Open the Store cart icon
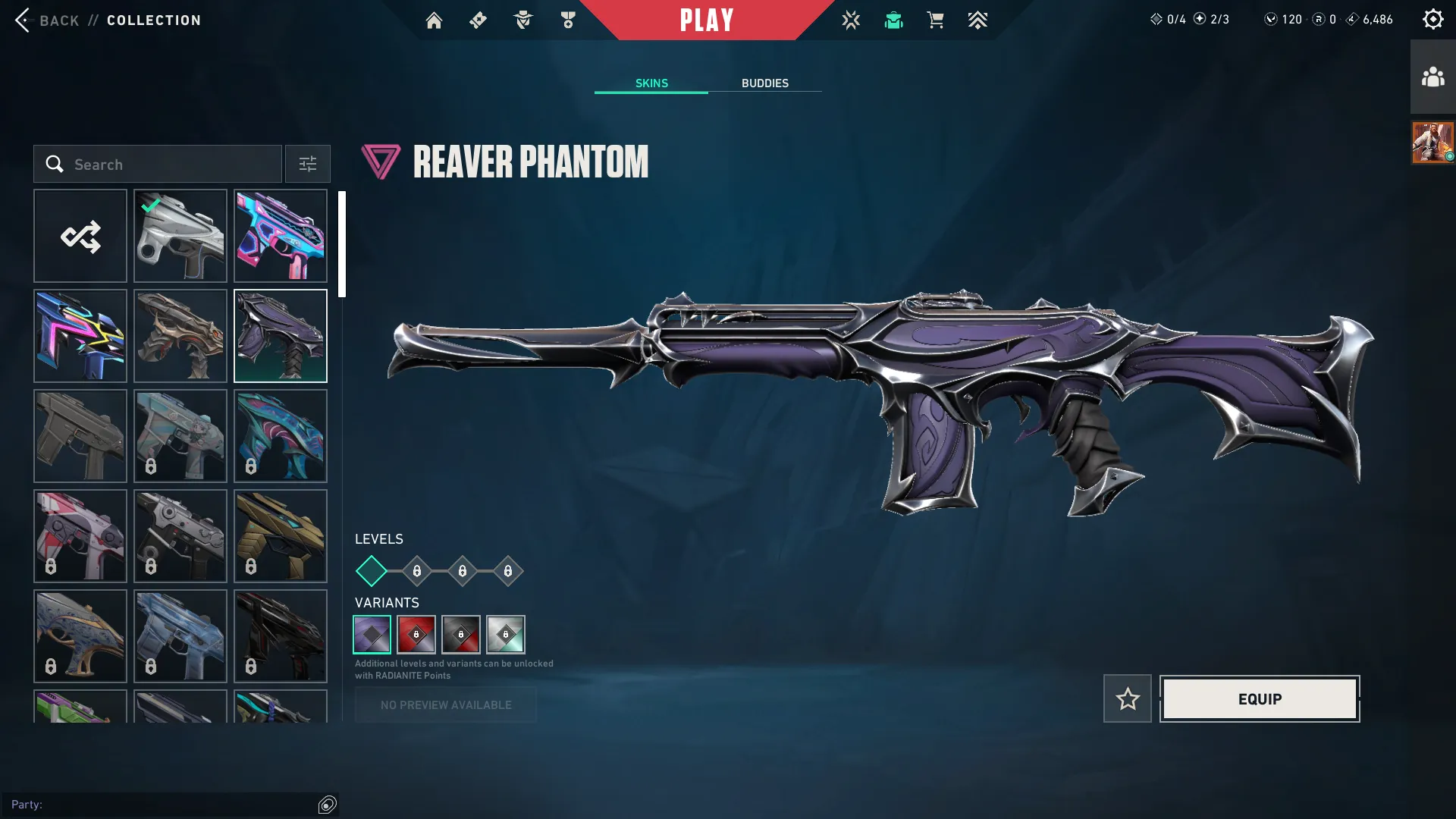This screenshot has width=1456, height=819. (935, 20)
